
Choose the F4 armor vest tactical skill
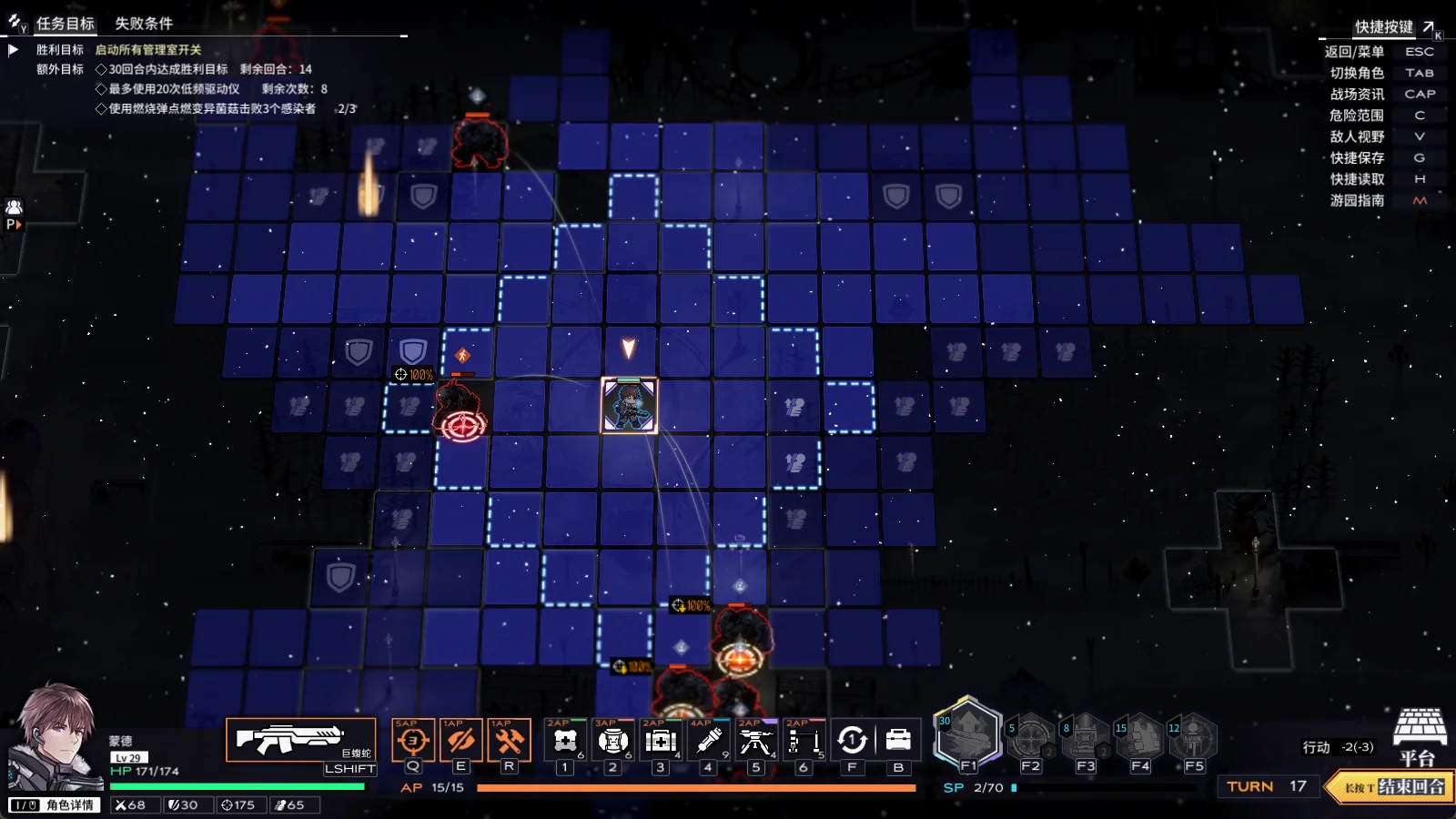pyautogui.click(x=1139, y=739)
